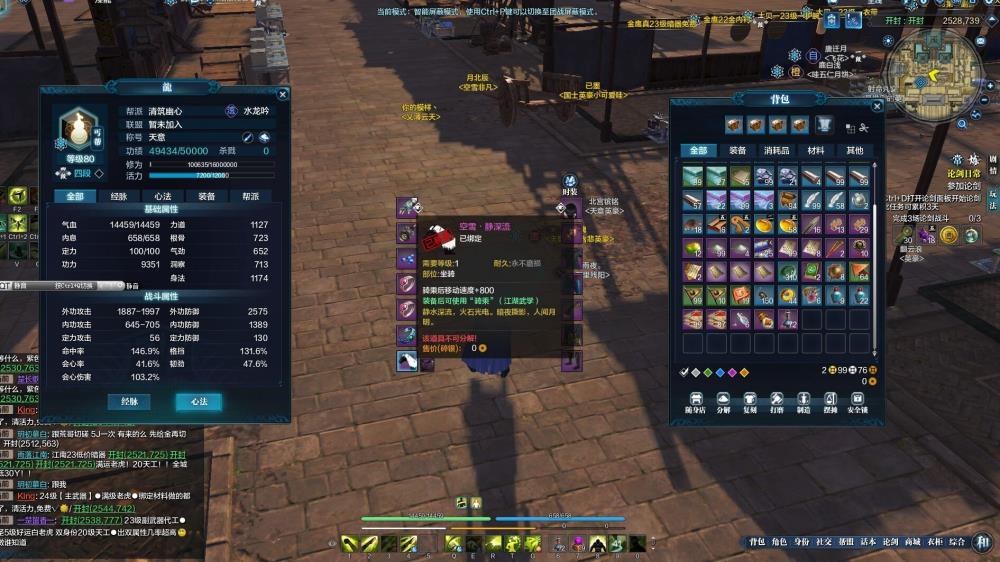The height and width of the screenshot is (562, 1000).
Task: Open 随身店 from the bag's bottom row
Action: (695, 404)
